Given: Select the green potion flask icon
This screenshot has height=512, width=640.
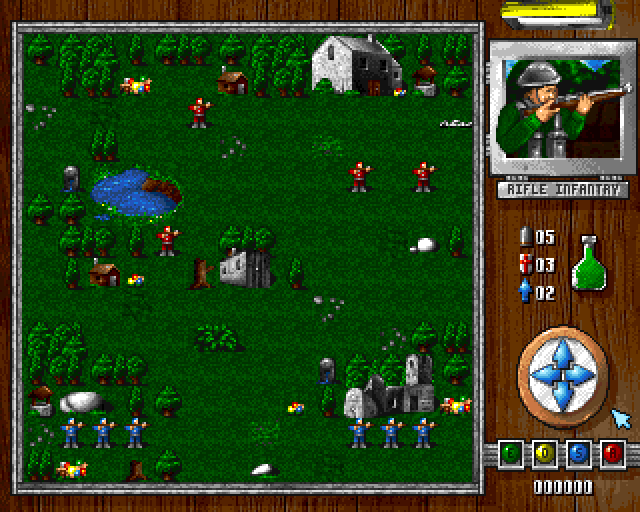Looking at the screenshot, I should pos(588,264).
